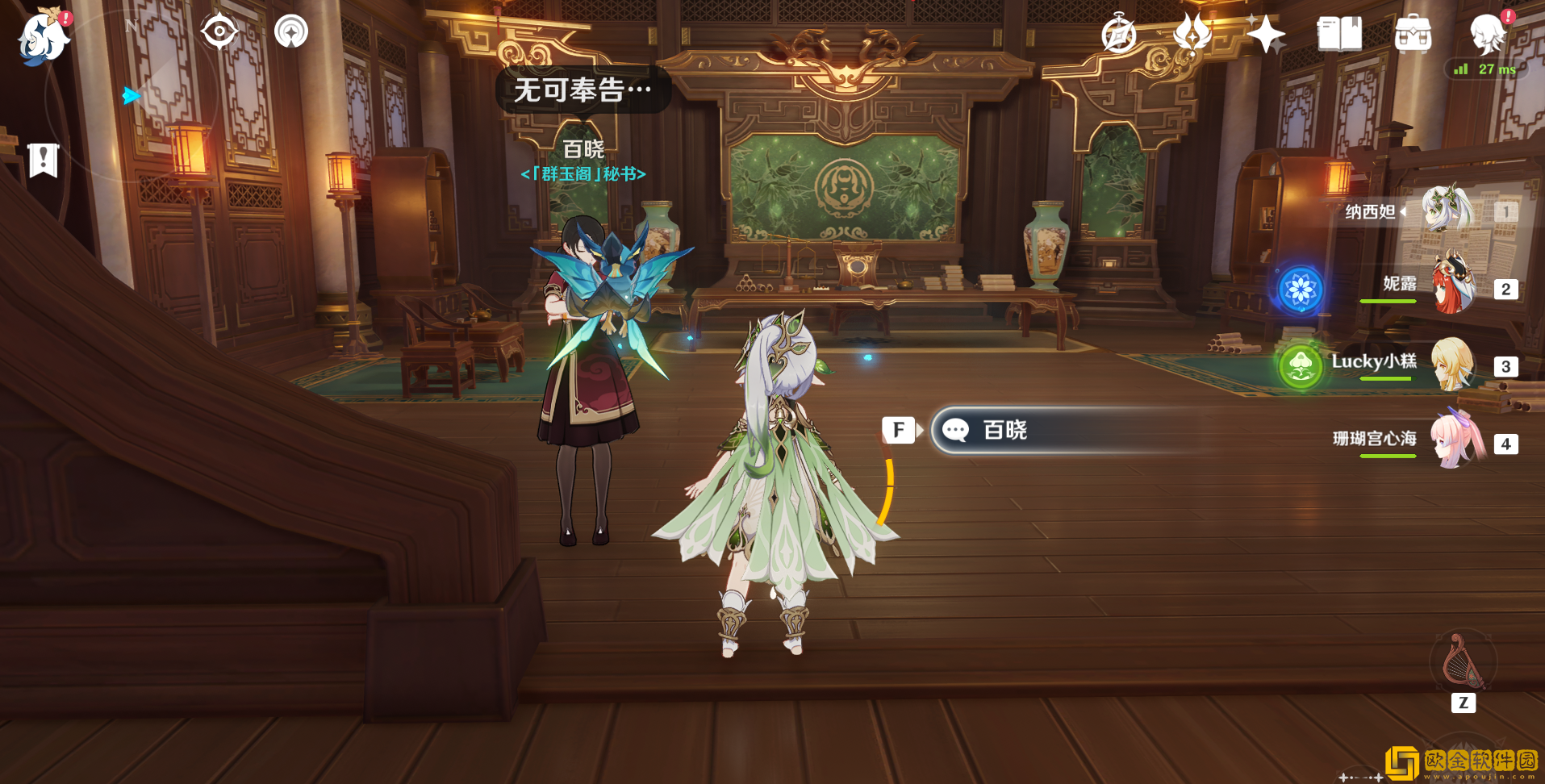This screenshot has width=1545, height=784.
Task: Switch to party member Lucky小糕
Action: (x=1452, y=364)
